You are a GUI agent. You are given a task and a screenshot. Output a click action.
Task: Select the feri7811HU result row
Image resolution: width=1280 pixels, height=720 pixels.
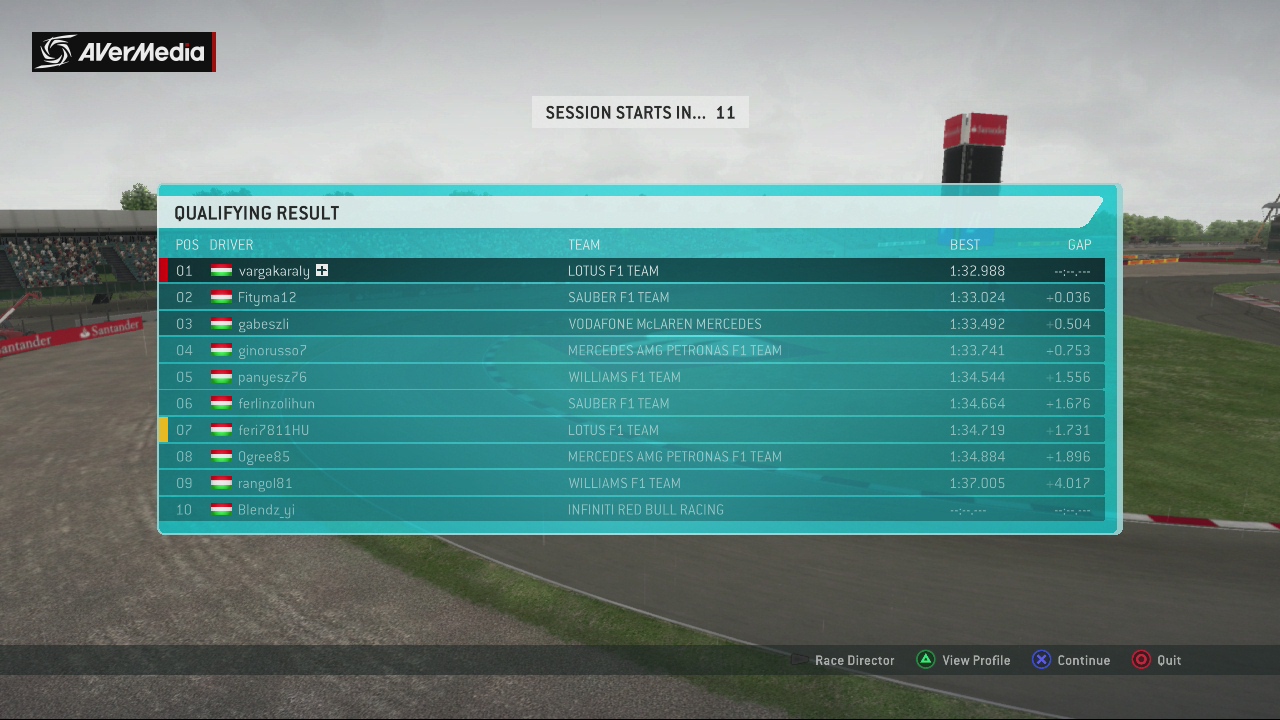pos(630,430)
